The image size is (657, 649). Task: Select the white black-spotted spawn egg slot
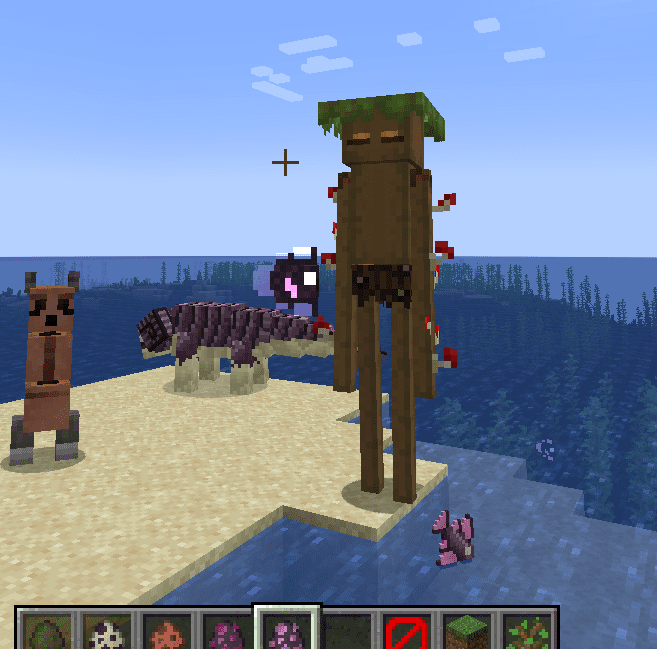104,632
